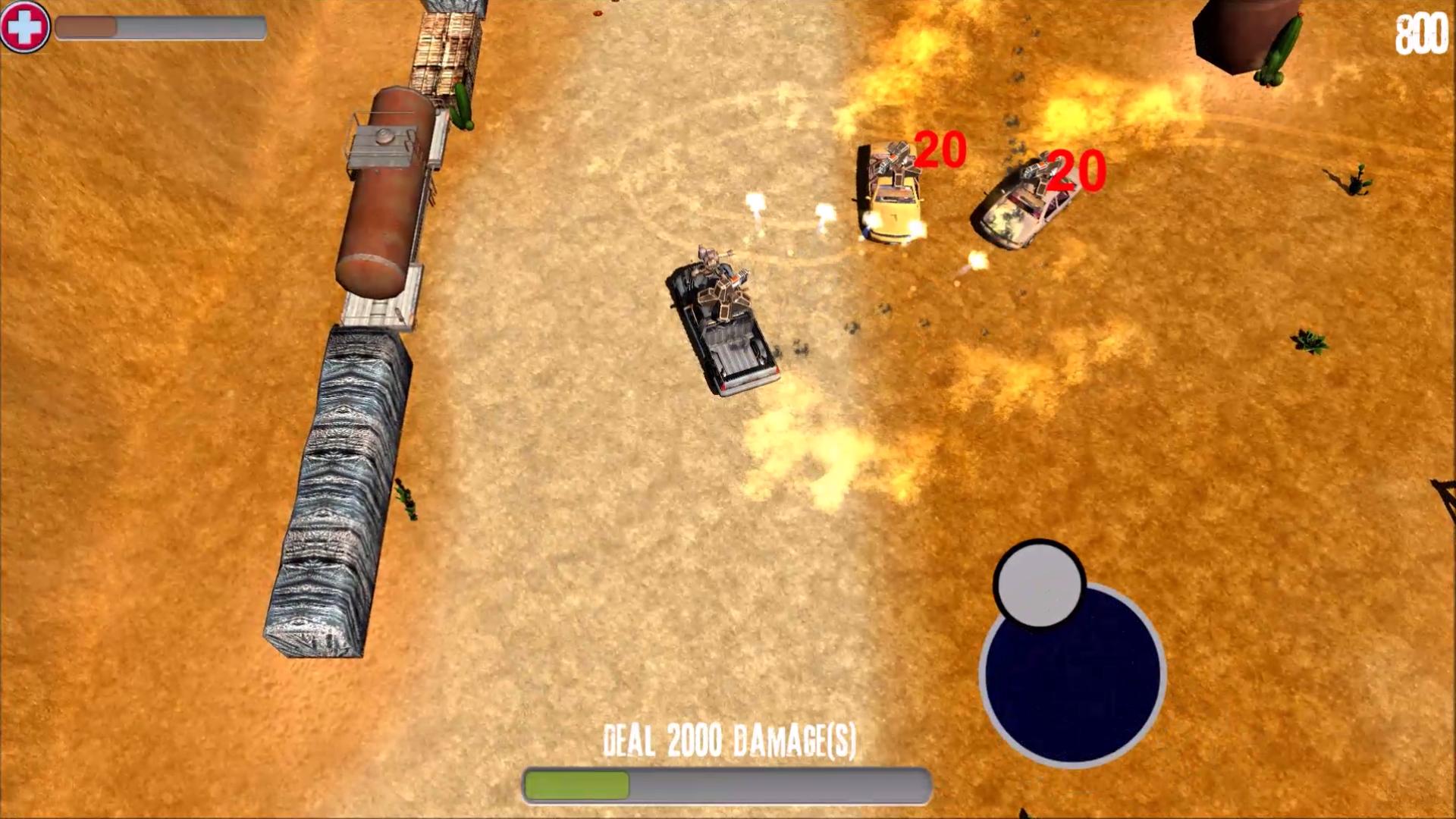This screenshot has height=819, width=1456.
Task: Click the health pack cross icon
Action: (25, 28)
